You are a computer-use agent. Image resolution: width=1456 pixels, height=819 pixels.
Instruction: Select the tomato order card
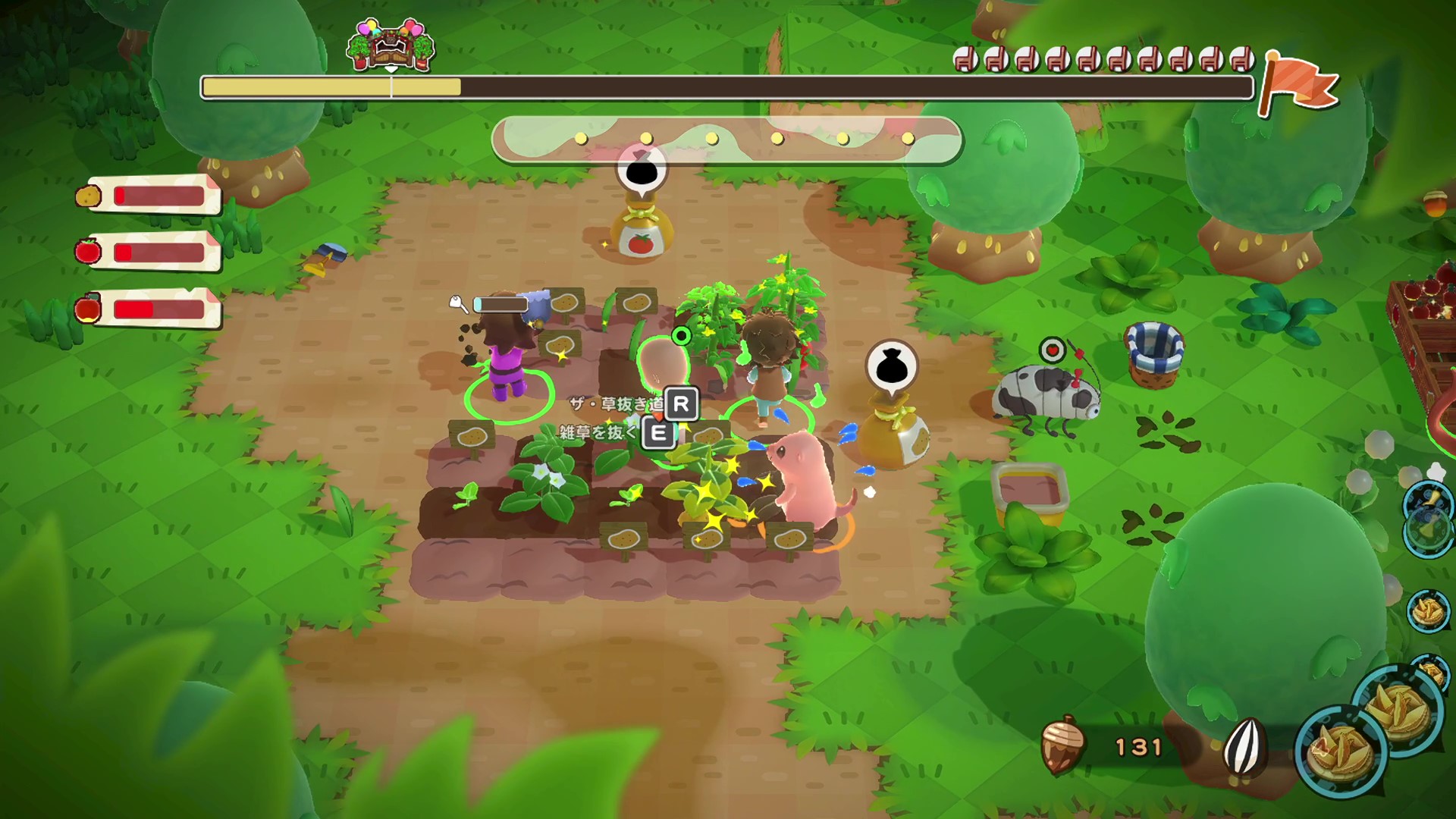coord(152,252)
